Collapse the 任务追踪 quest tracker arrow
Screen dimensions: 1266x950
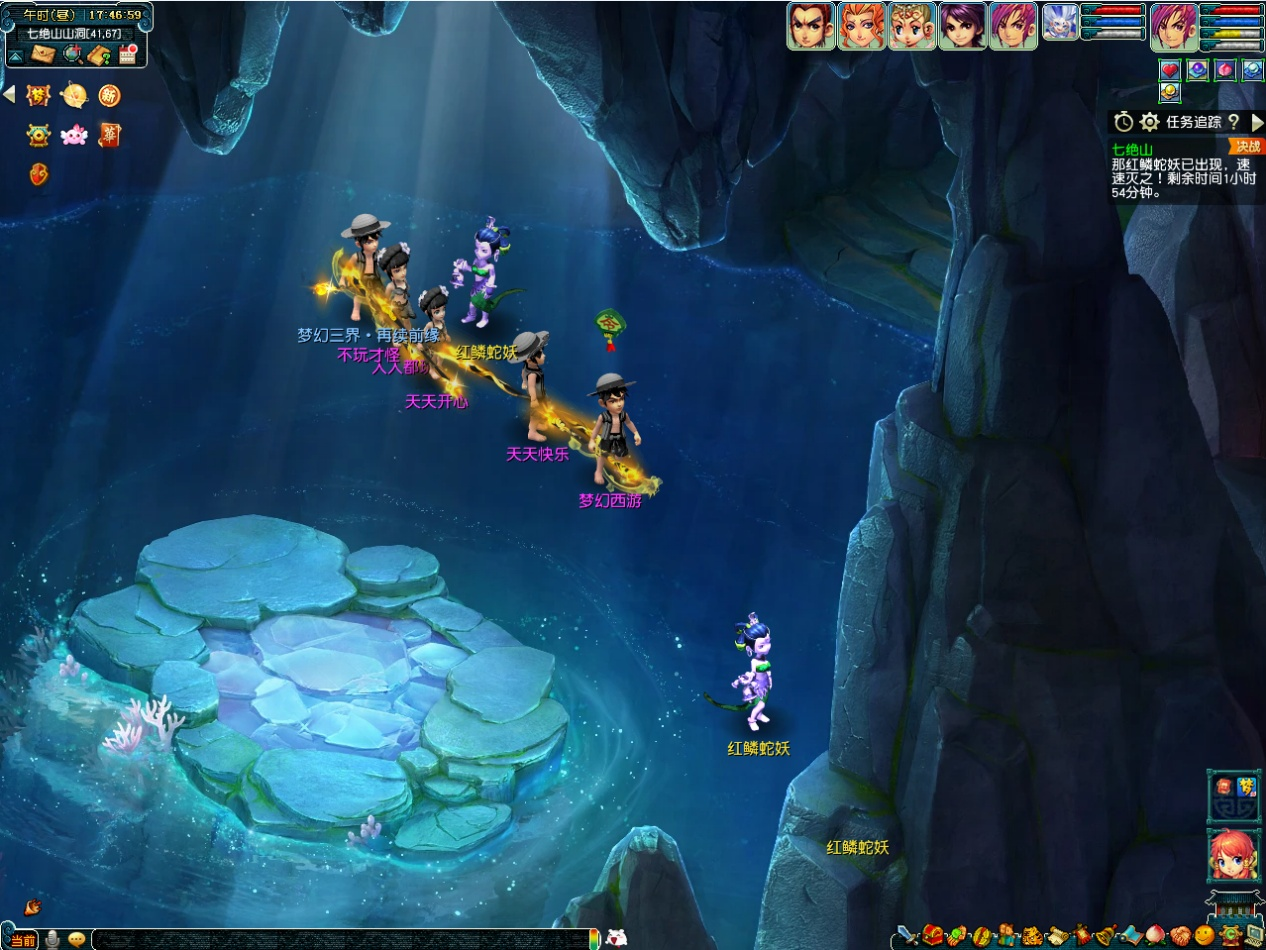click(x=1257, y=122)
